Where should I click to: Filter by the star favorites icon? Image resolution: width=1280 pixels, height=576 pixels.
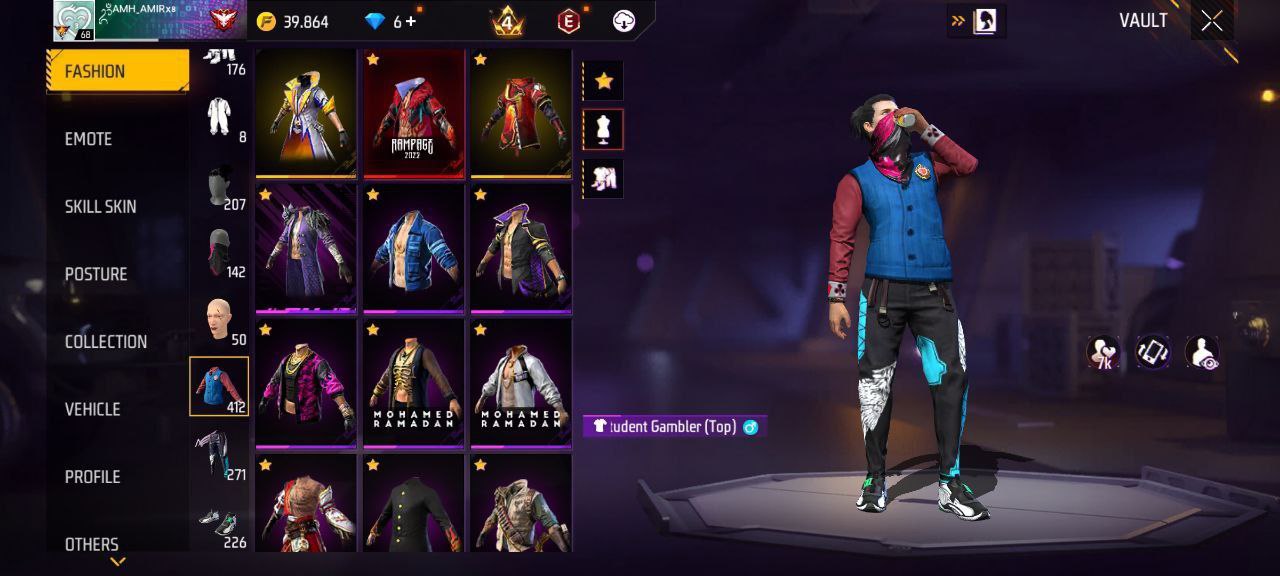pos(603,81)
